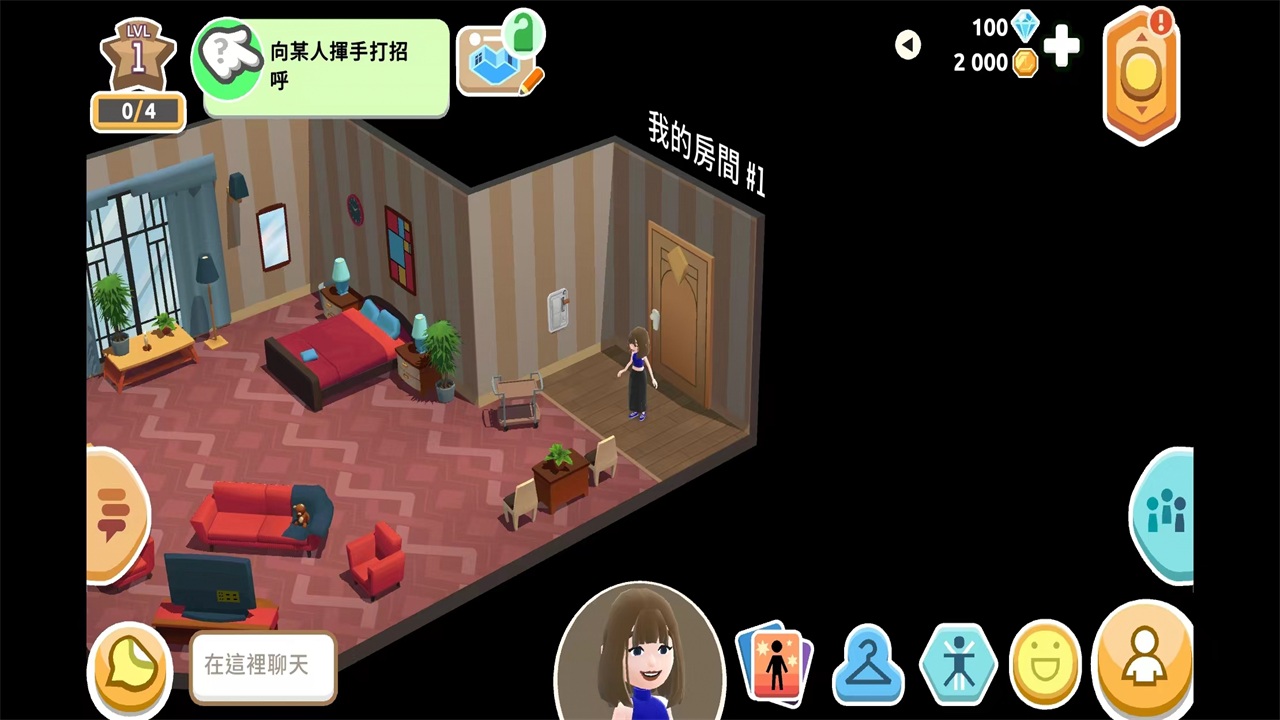1280x720 pixels.
Task: Click the 0/4 level progress bar
Action: [x=138, y=112]
